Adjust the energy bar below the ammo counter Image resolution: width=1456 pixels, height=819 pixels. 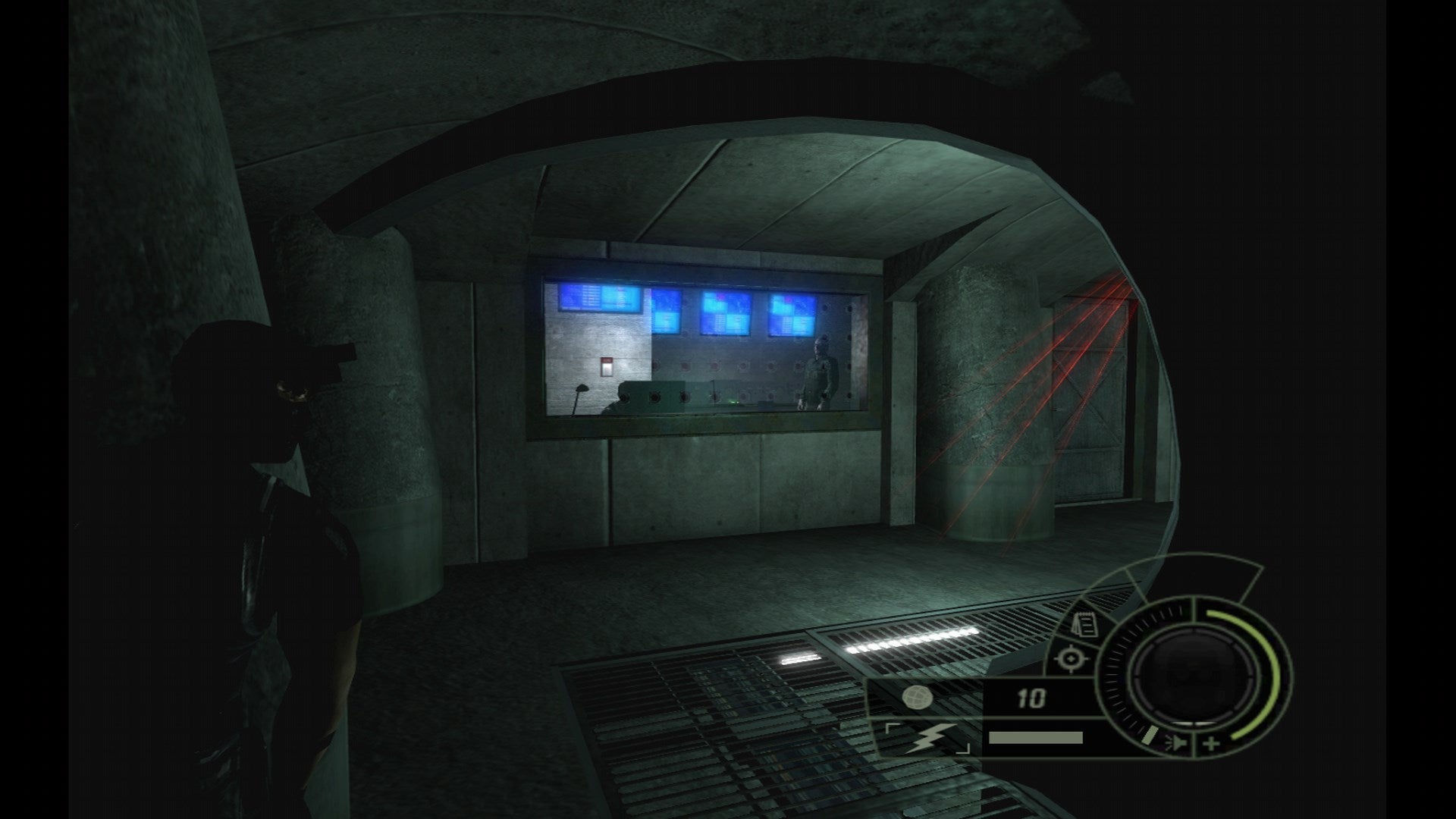(1036, 737)
